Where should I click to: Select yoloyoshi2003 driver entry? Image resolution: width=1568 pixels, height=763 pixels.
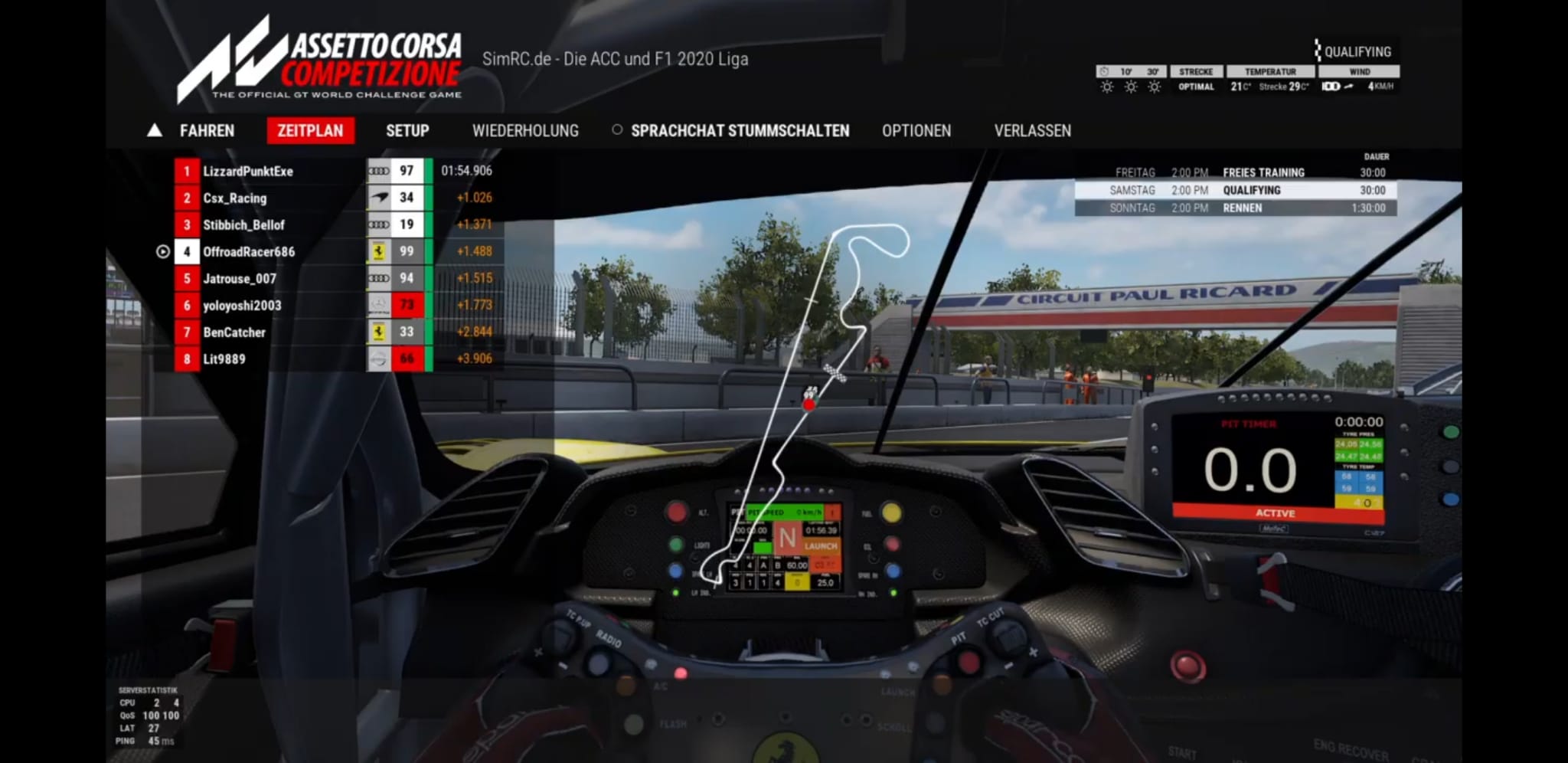242,306
